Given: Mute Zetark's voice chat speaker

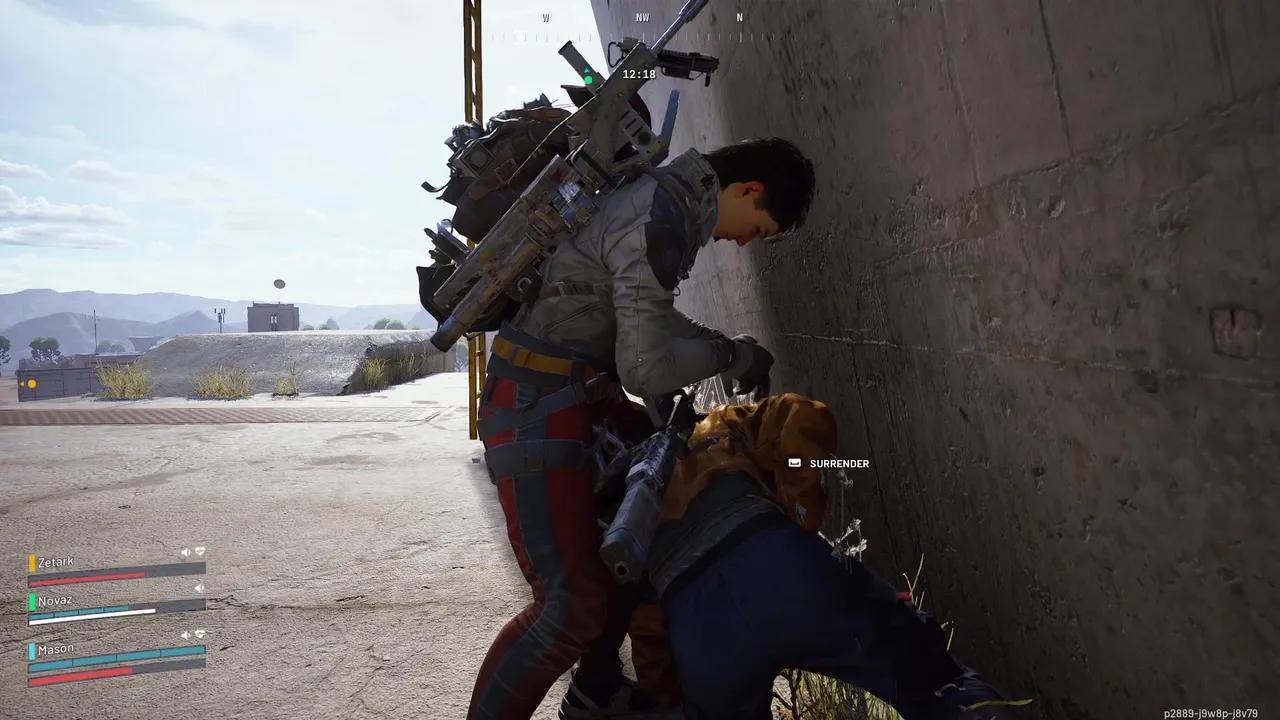Looking at the screenshot, I should 184,551.
